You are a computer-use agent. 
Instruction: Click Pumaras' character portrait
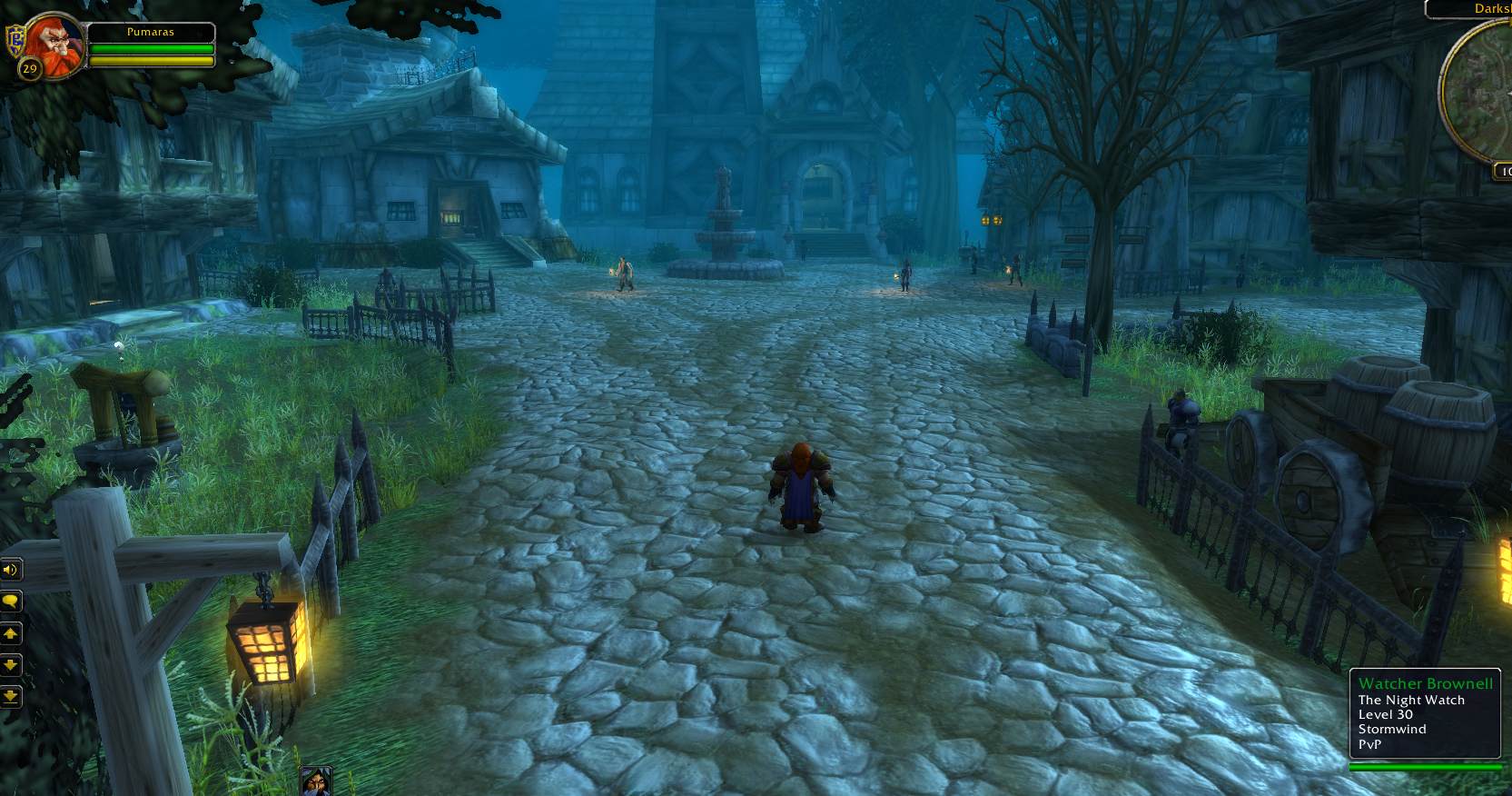[x=56, y=47]
